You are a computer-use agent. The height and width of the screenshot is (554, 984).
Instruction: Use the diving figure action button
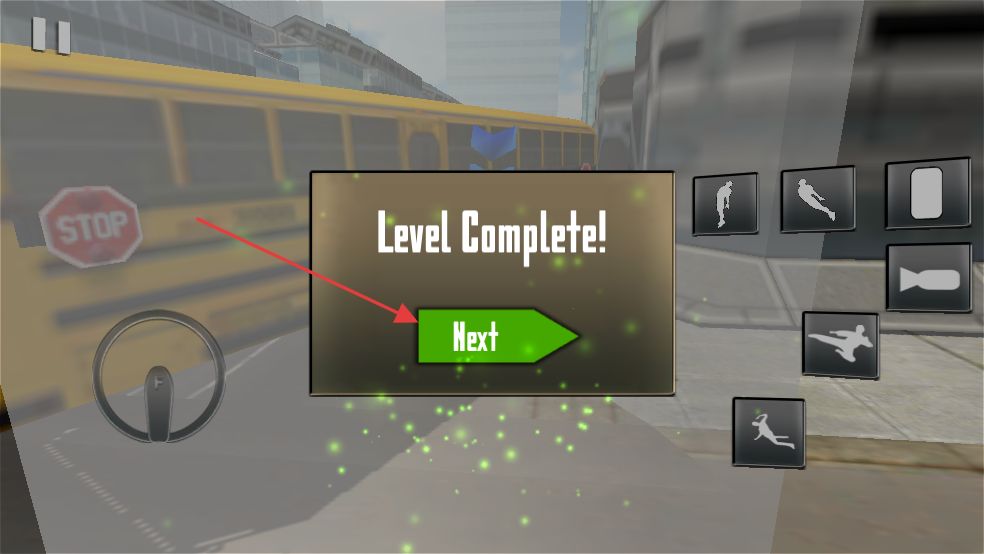(768, 432)
